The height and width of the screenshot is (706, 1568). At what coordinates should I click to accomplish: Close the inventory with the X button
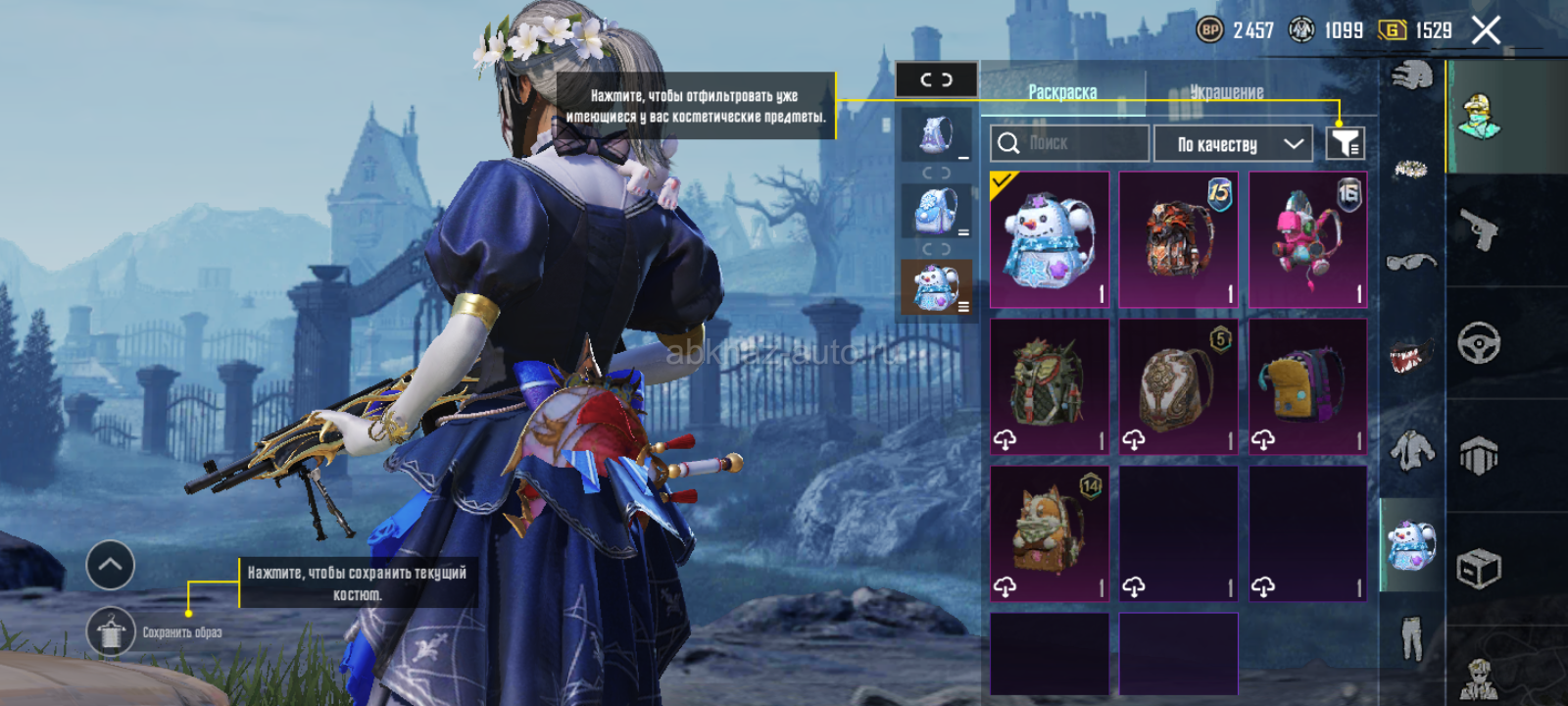pos(1486,31)
